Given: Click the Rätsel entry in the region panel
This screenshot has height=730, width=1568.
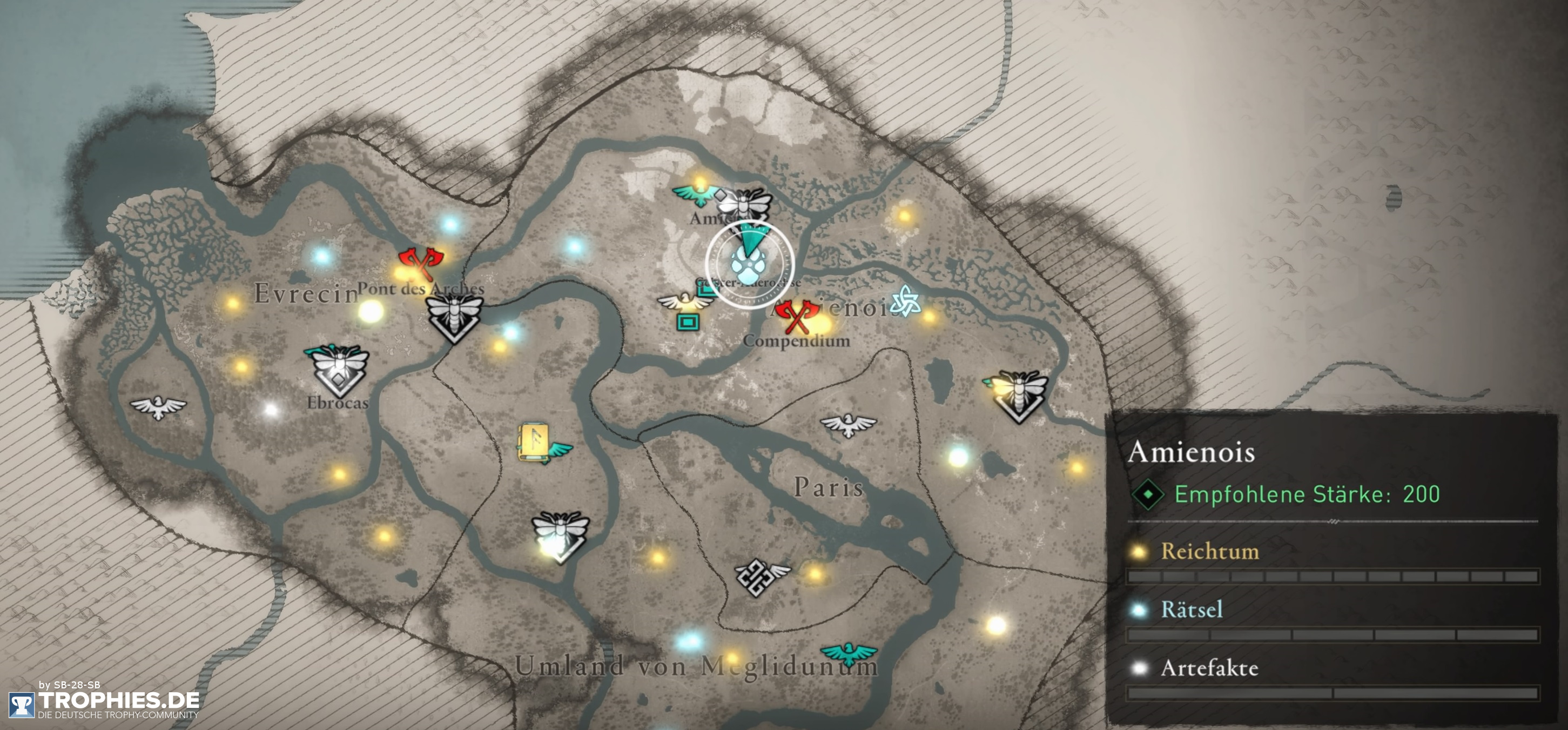Looking at the screenshot, I should click(x=1191, y=610).
